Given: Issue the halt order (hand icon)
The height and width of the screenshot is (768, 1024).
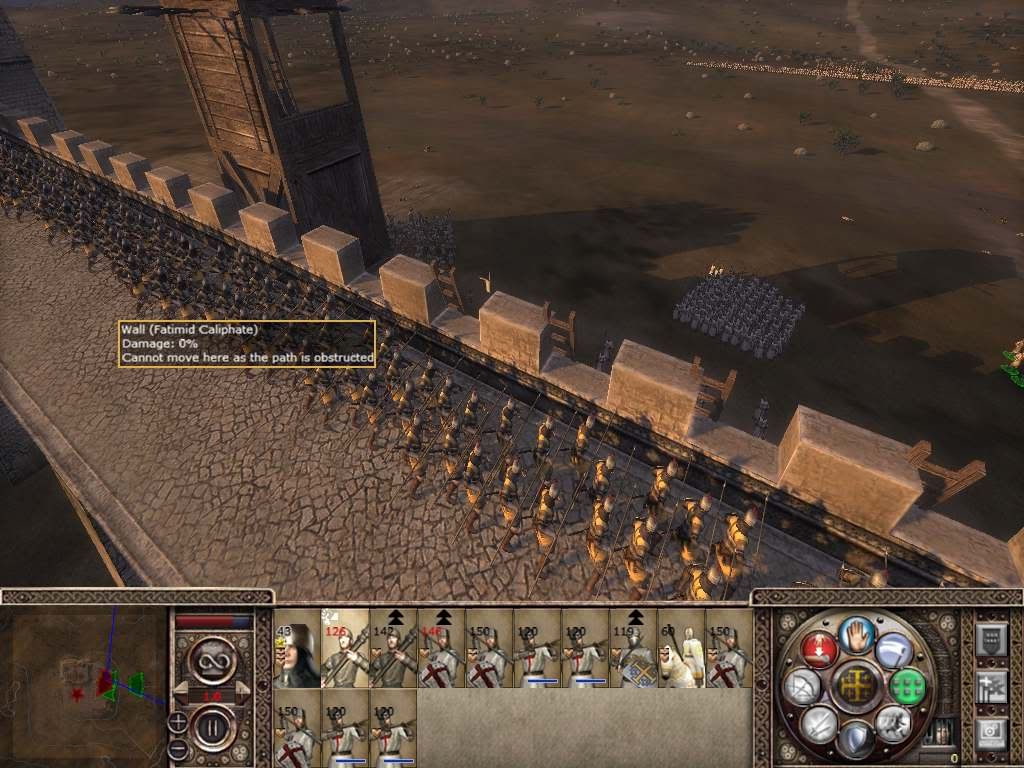Looking at the screenshot, I should (856, 634).
